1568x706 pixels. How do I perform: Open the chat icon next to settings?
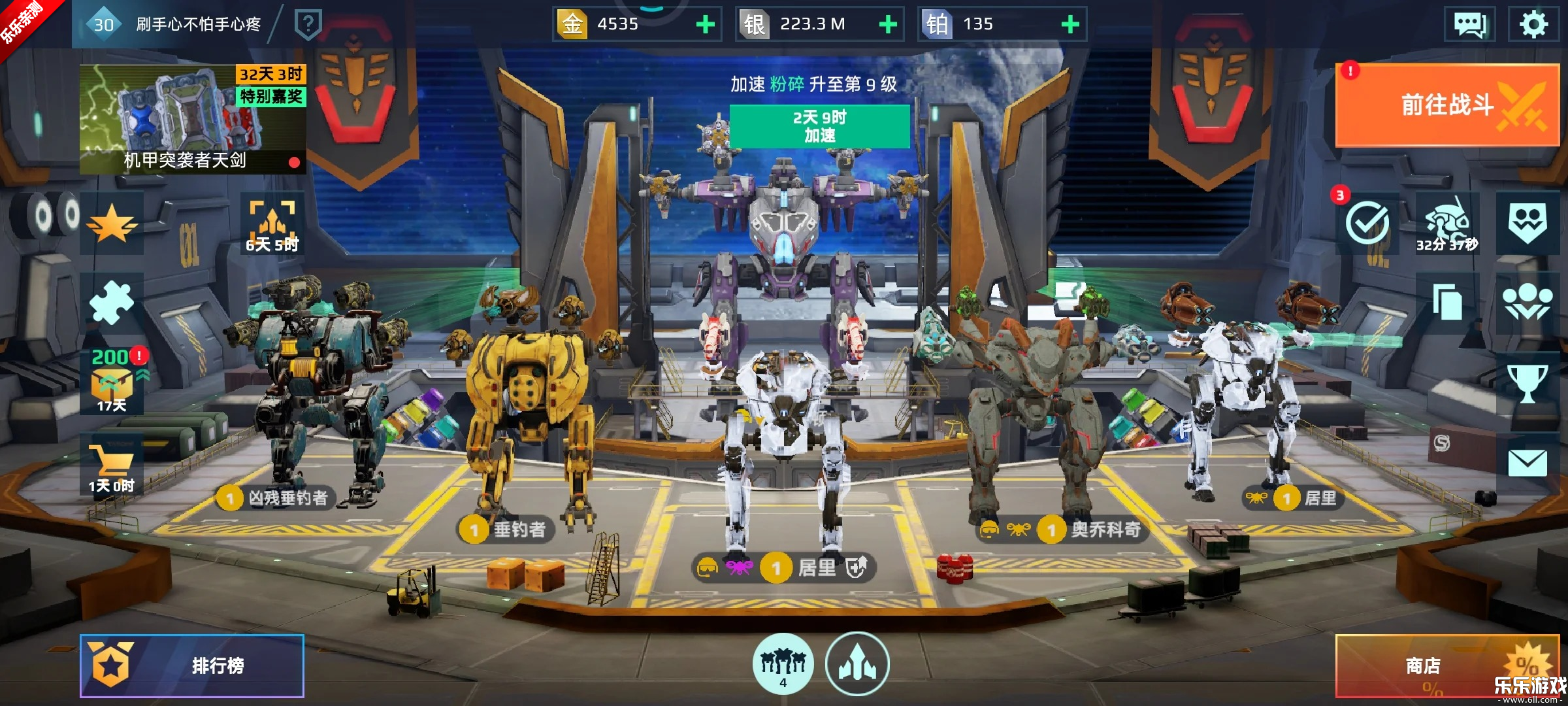click(1471, 25)
